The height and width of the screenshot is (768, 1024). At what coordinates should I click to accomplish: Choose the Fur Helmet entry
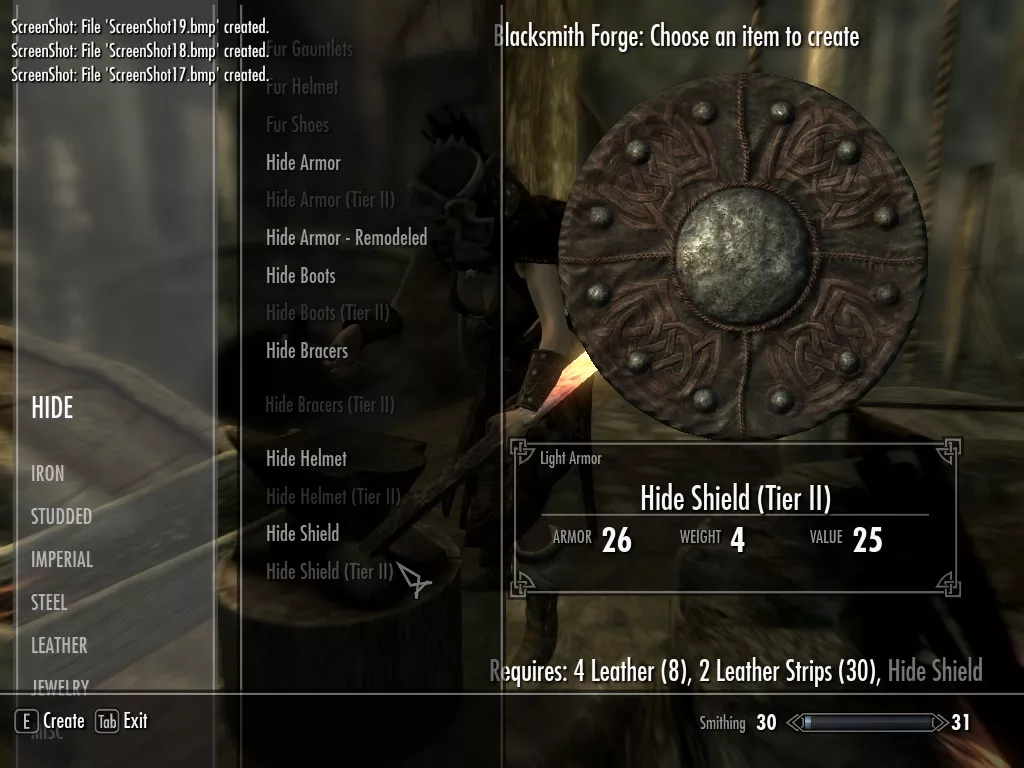tap(302, 88)
